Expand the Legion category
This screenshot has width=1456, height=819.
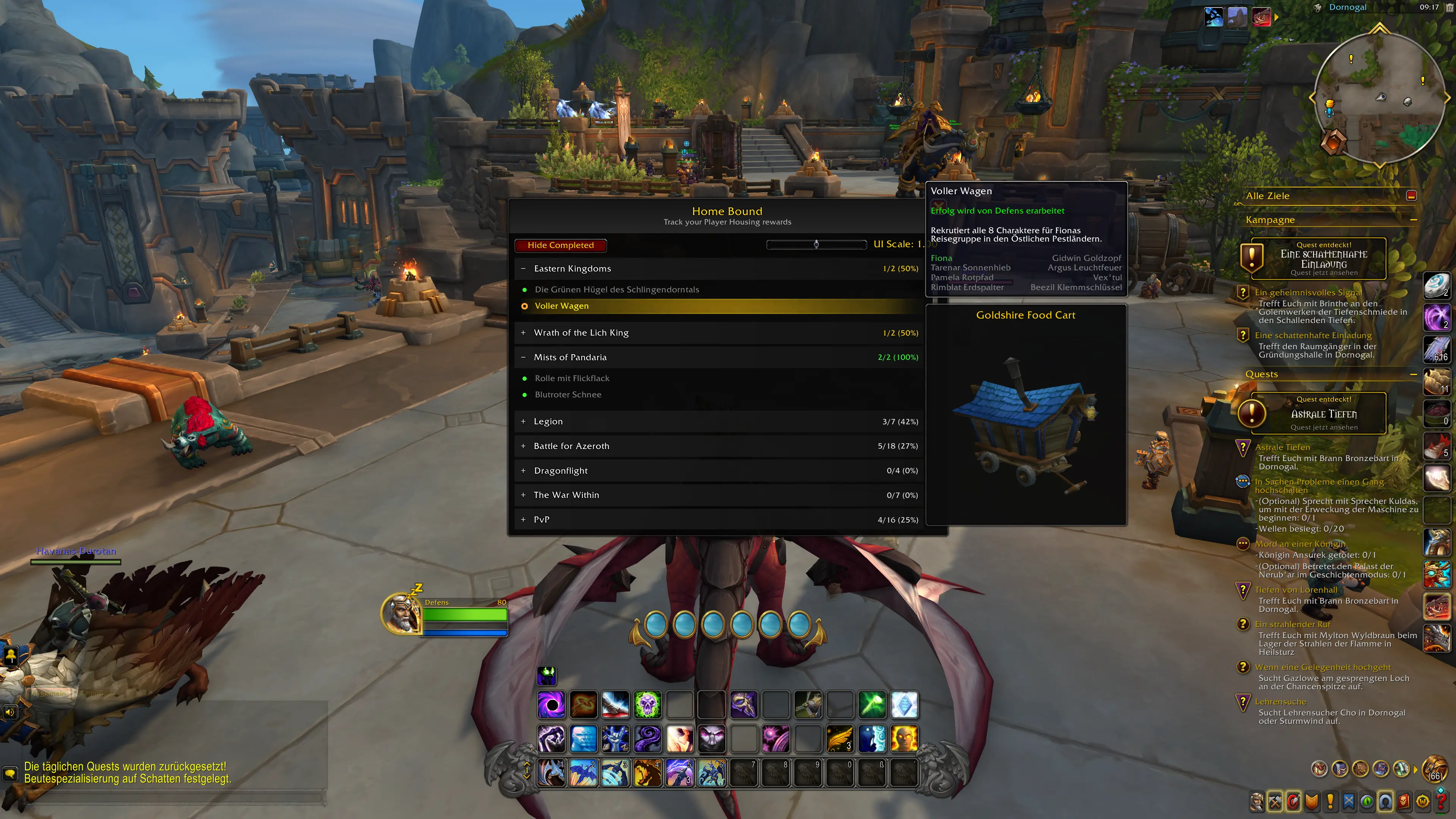click(523, 422)
